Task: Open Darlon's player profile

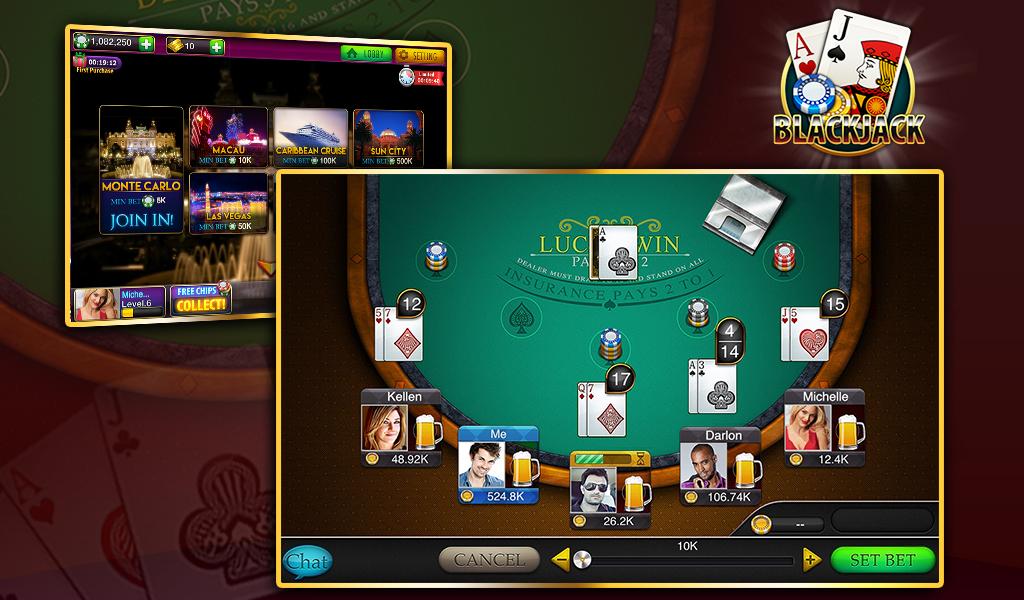Action: (x=706, y=466)
